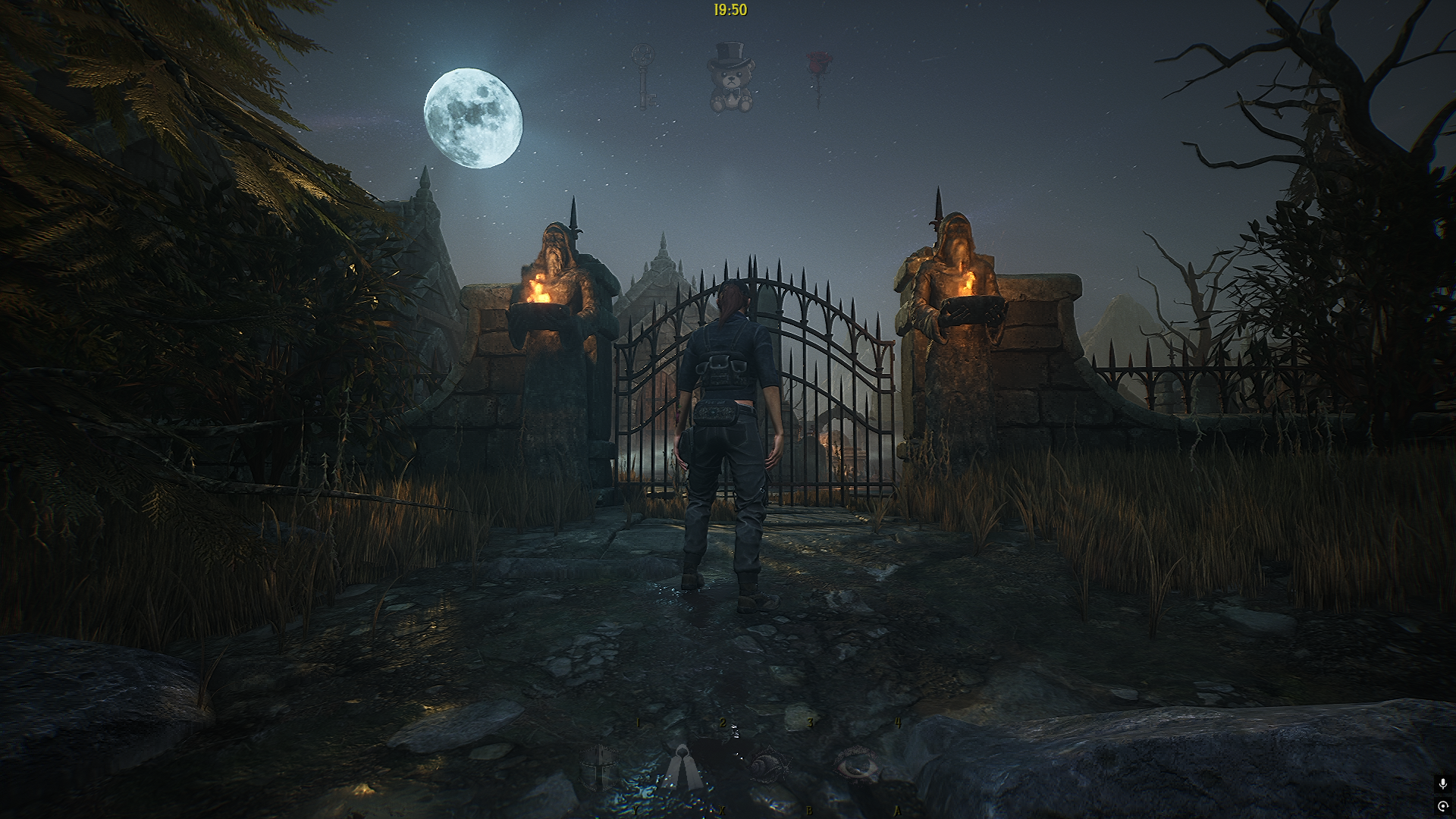Choose the red rose item icon
Viewport: 1456px width, 819px height.
click(818, 77)
